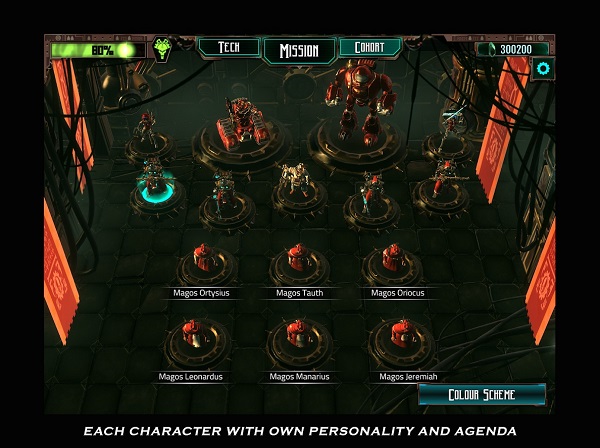
Task: Pick Magos Leonardus
Action: (x=192, y=345)
